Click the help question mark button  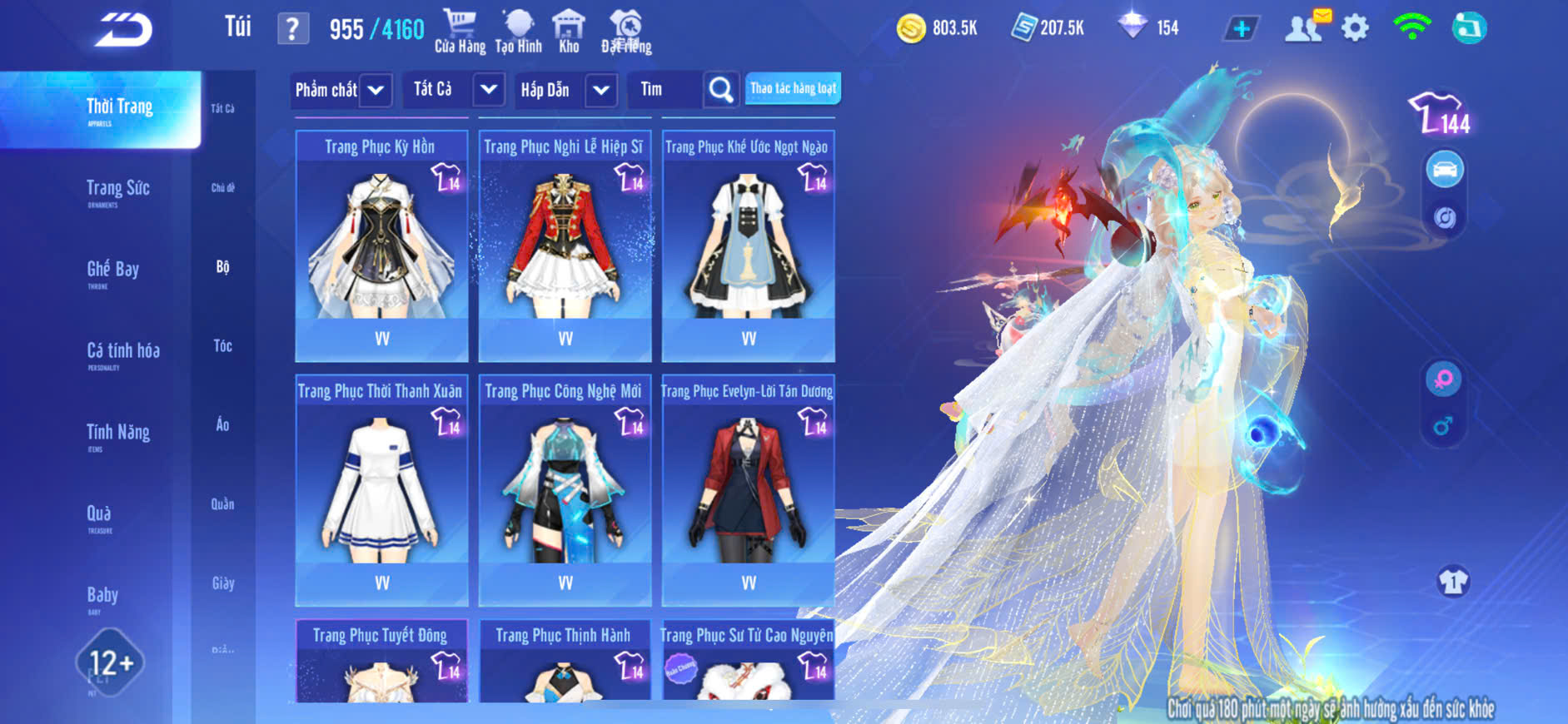(x=292, y=30)
